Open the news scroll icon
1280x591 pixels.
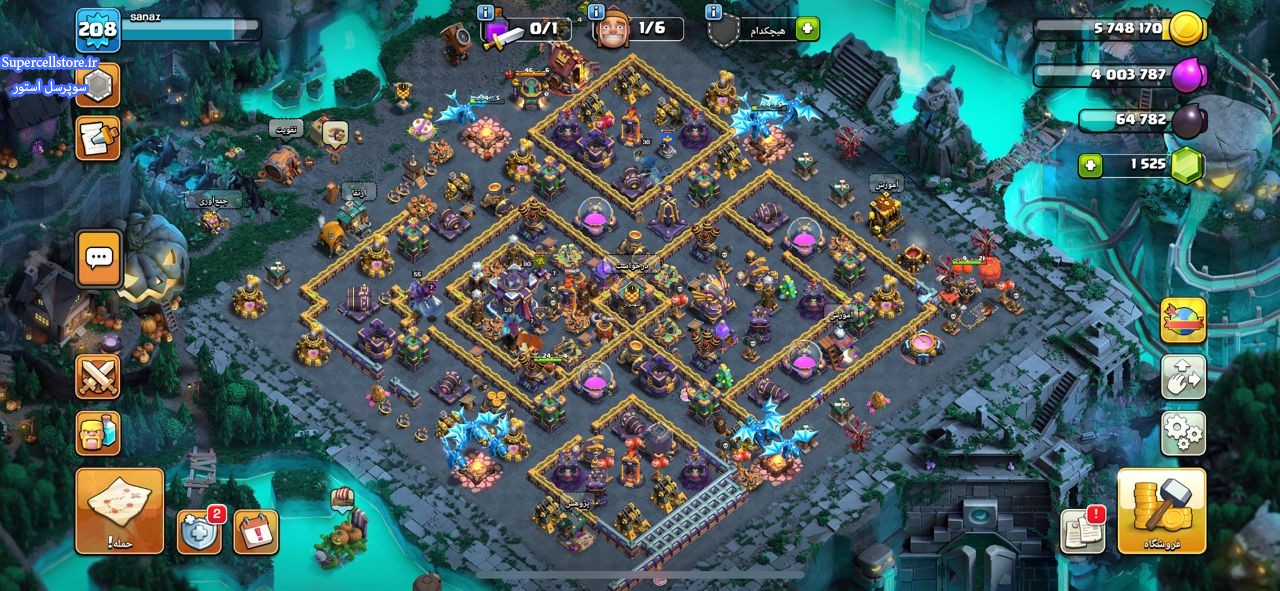click(x=98, y=138)
